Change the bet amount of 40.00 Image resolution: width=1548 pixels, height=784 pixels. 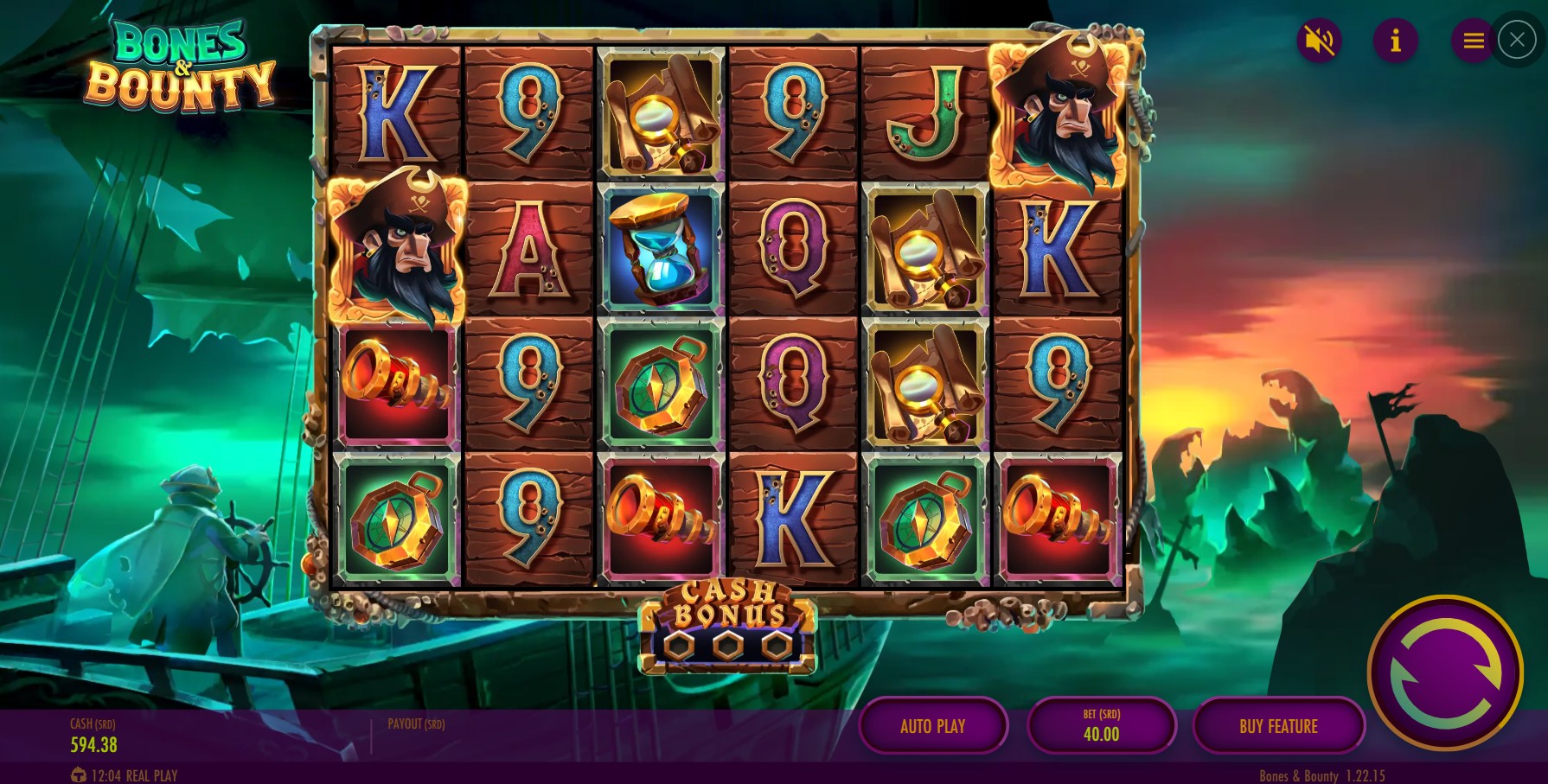pyautogui.click(x=1101, y=726)
